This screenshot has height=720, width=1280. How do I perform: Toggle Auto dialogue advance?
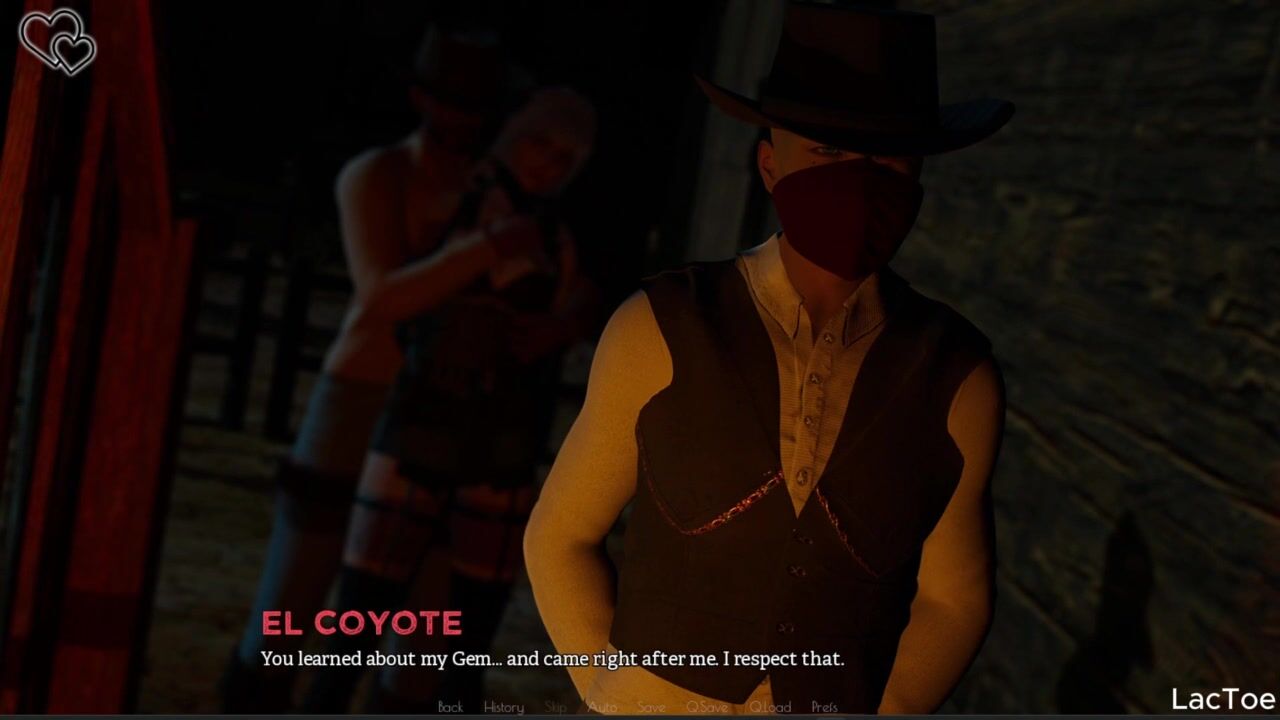602,707
